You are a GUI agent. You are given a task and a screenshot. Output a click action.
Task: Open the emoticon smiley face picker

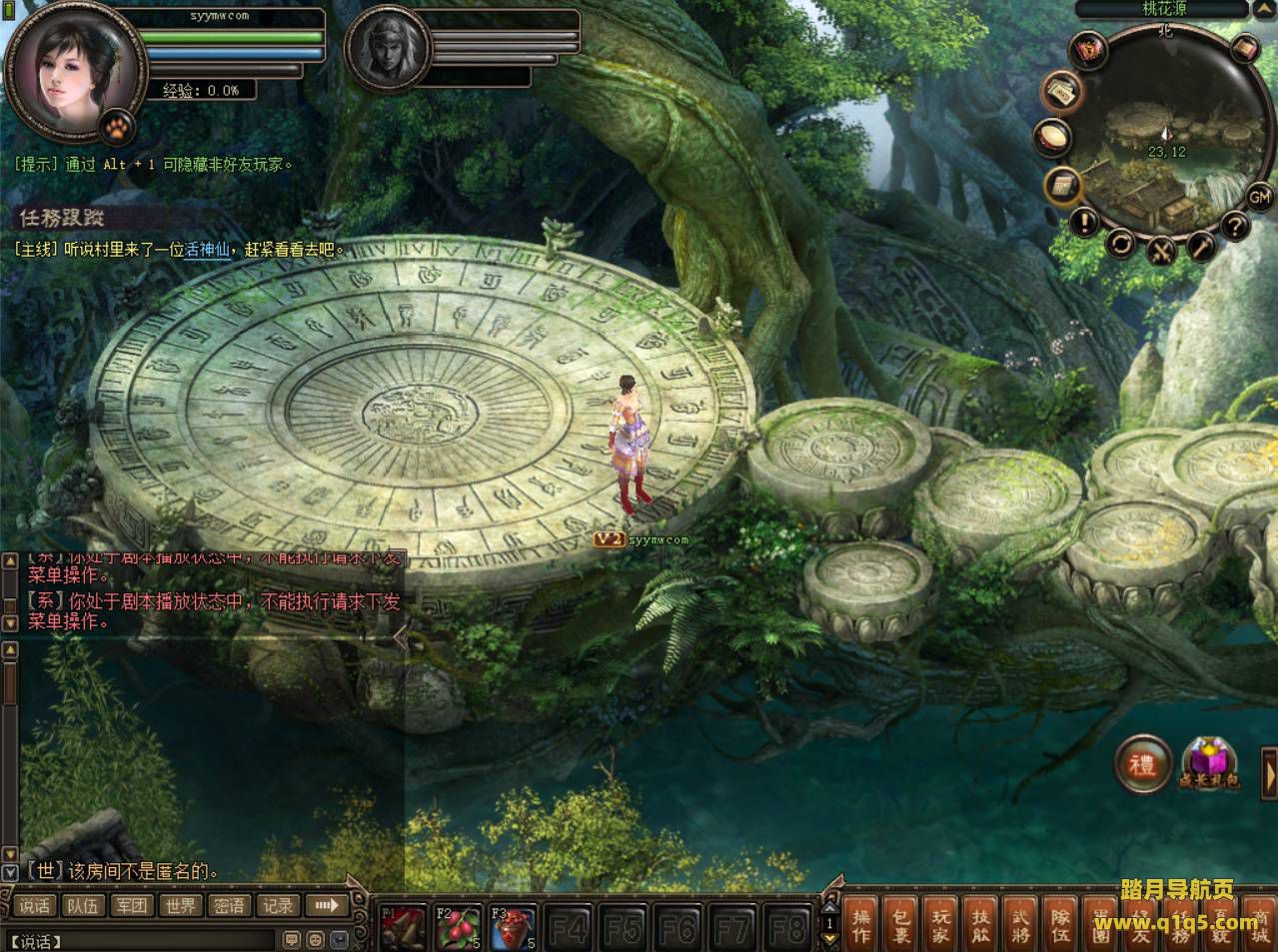pos(315,940)
